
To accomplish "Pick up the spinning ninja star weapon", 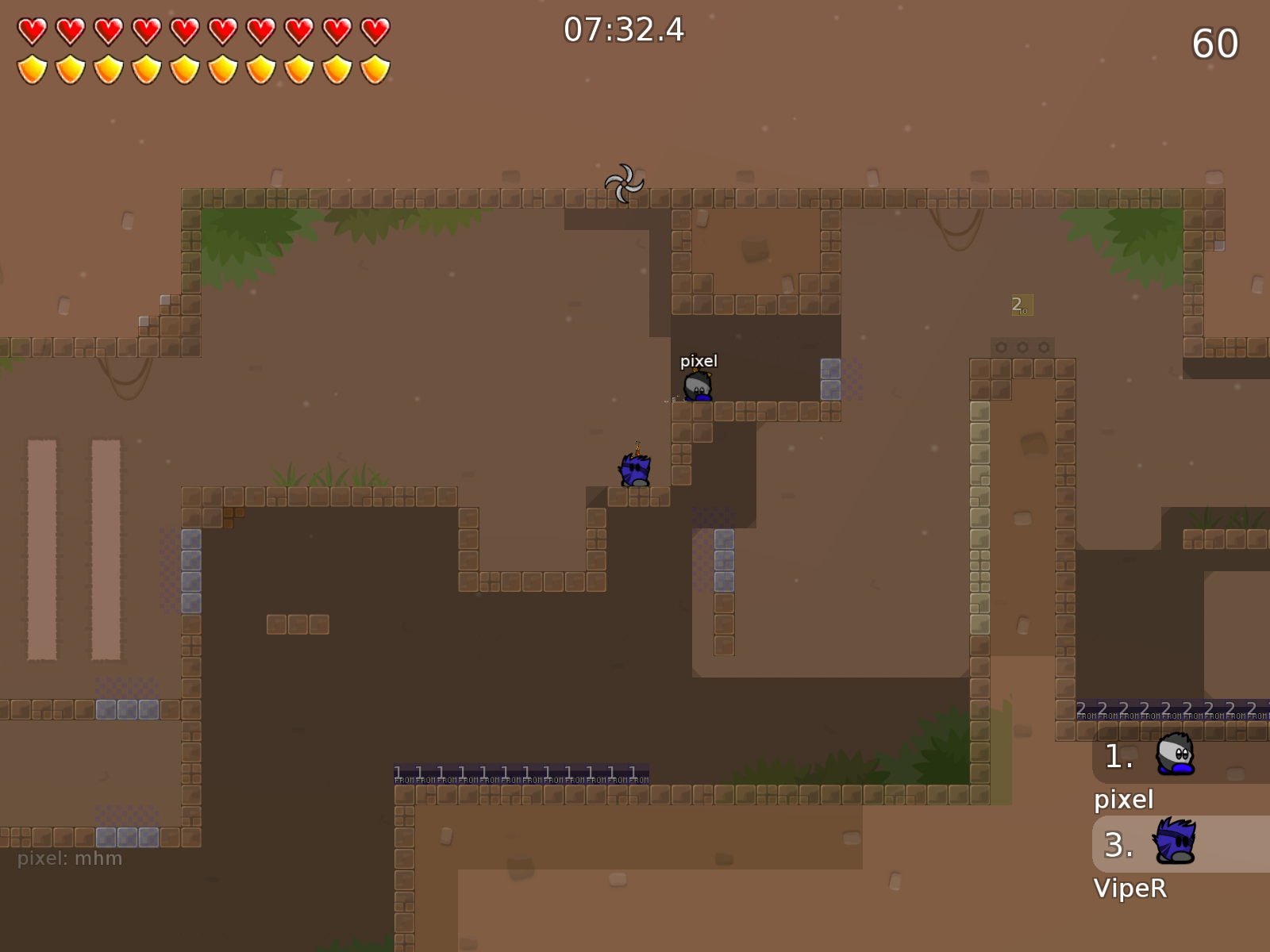I will [625, 182].
